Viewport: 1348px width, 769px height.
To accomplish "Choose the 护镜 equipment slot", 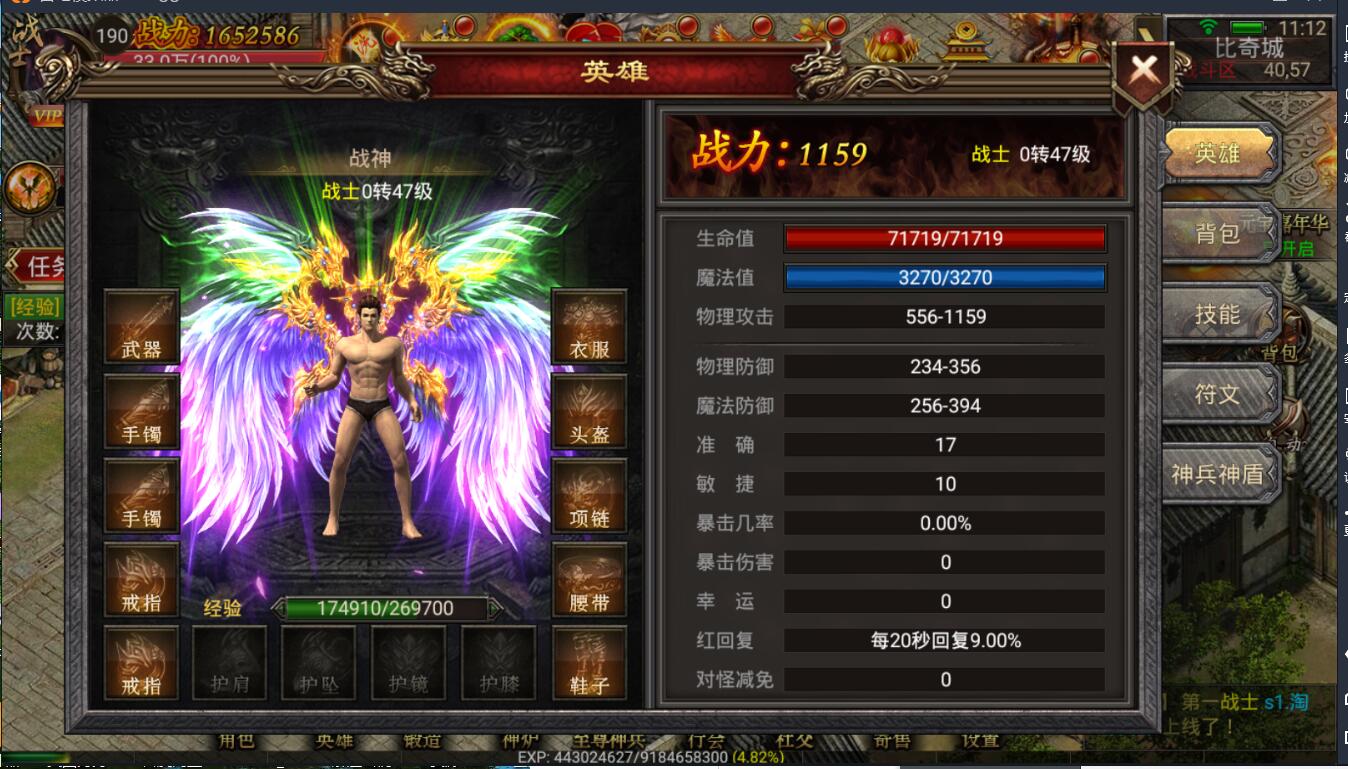I will [x=408, y=662].
